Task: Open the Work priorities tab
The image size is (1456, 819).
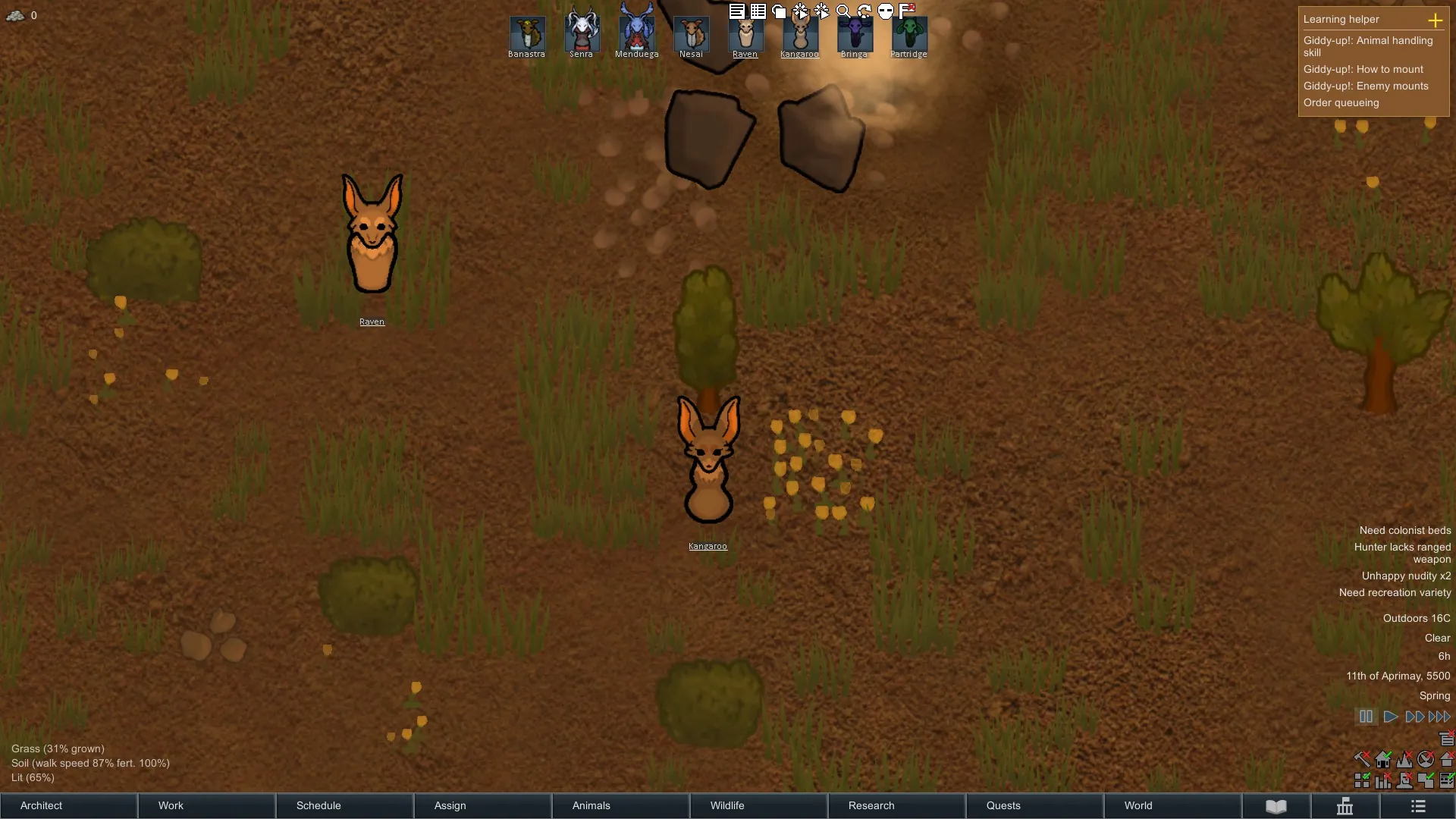Action: click(x=206, y=805)
